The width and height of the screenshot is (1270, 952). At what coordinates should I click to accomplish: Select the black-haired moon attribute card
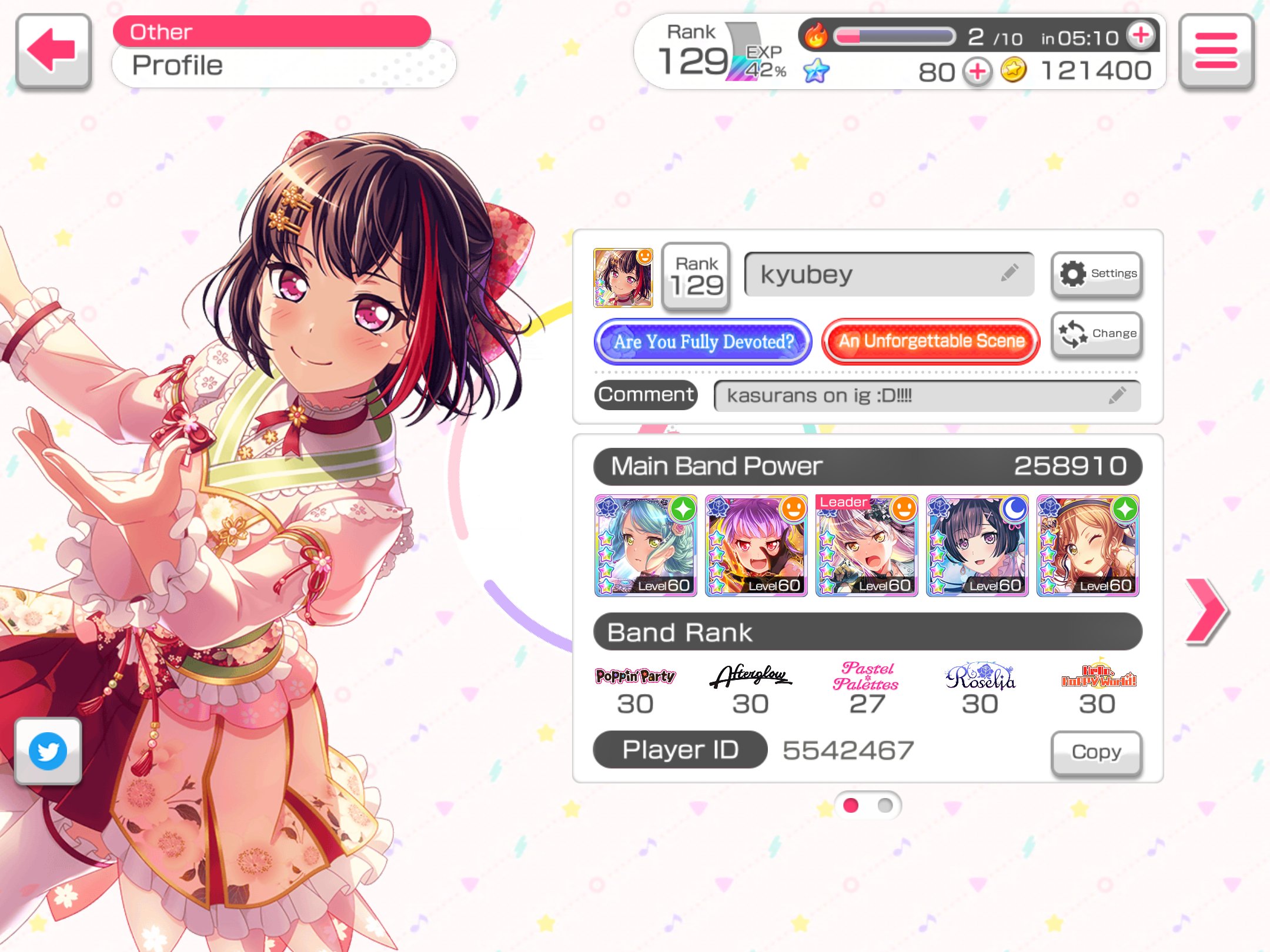[977, 545]
